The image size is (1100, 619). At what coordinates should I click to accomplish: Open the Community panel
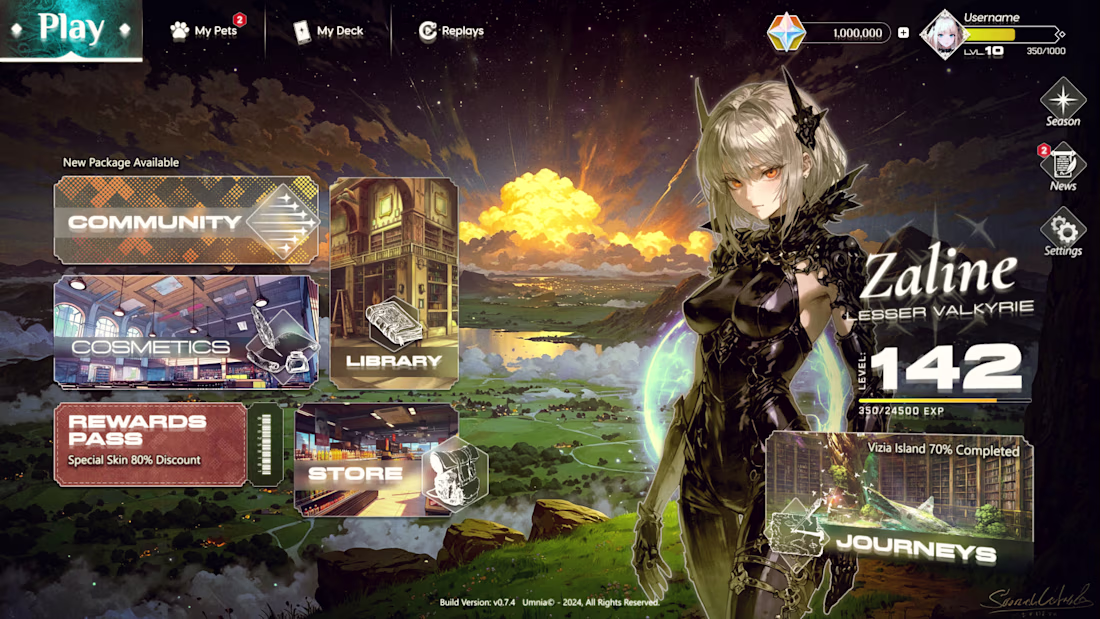186,221
